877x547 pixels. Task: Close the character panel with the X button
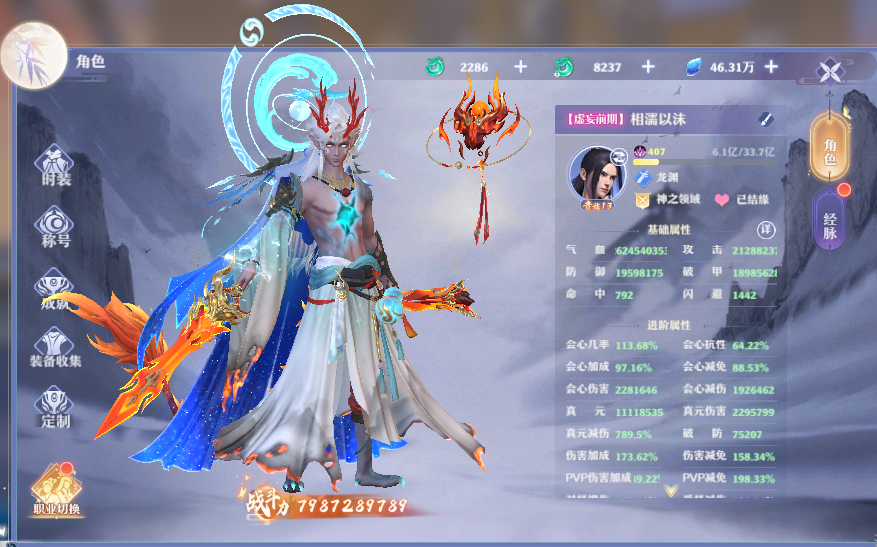pyautogui.click(x=830, y=71)
